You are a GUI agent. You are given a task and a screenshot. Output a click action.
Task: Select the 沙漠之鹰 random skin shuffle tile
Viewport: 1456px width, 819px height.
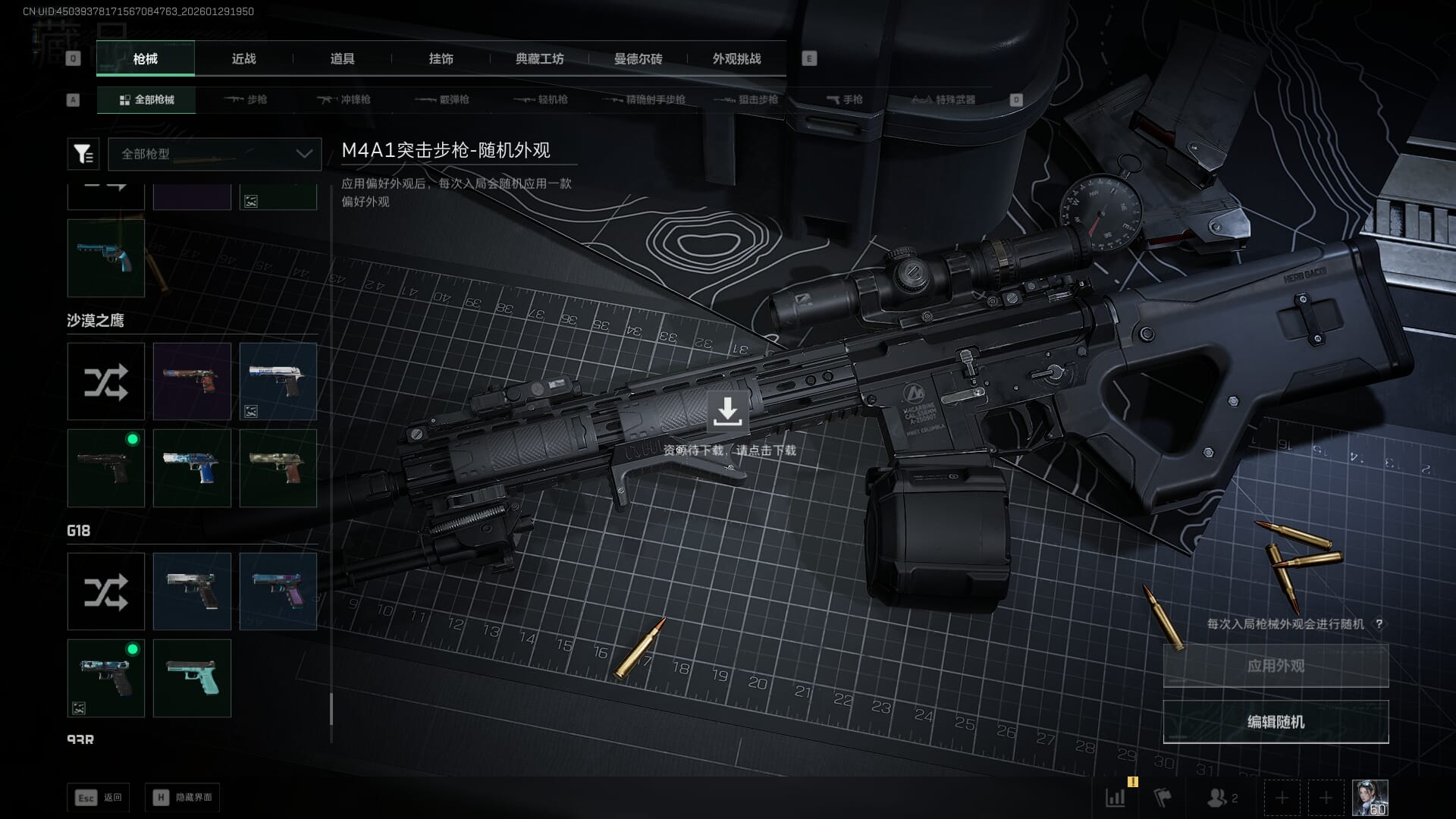point(106,381)
